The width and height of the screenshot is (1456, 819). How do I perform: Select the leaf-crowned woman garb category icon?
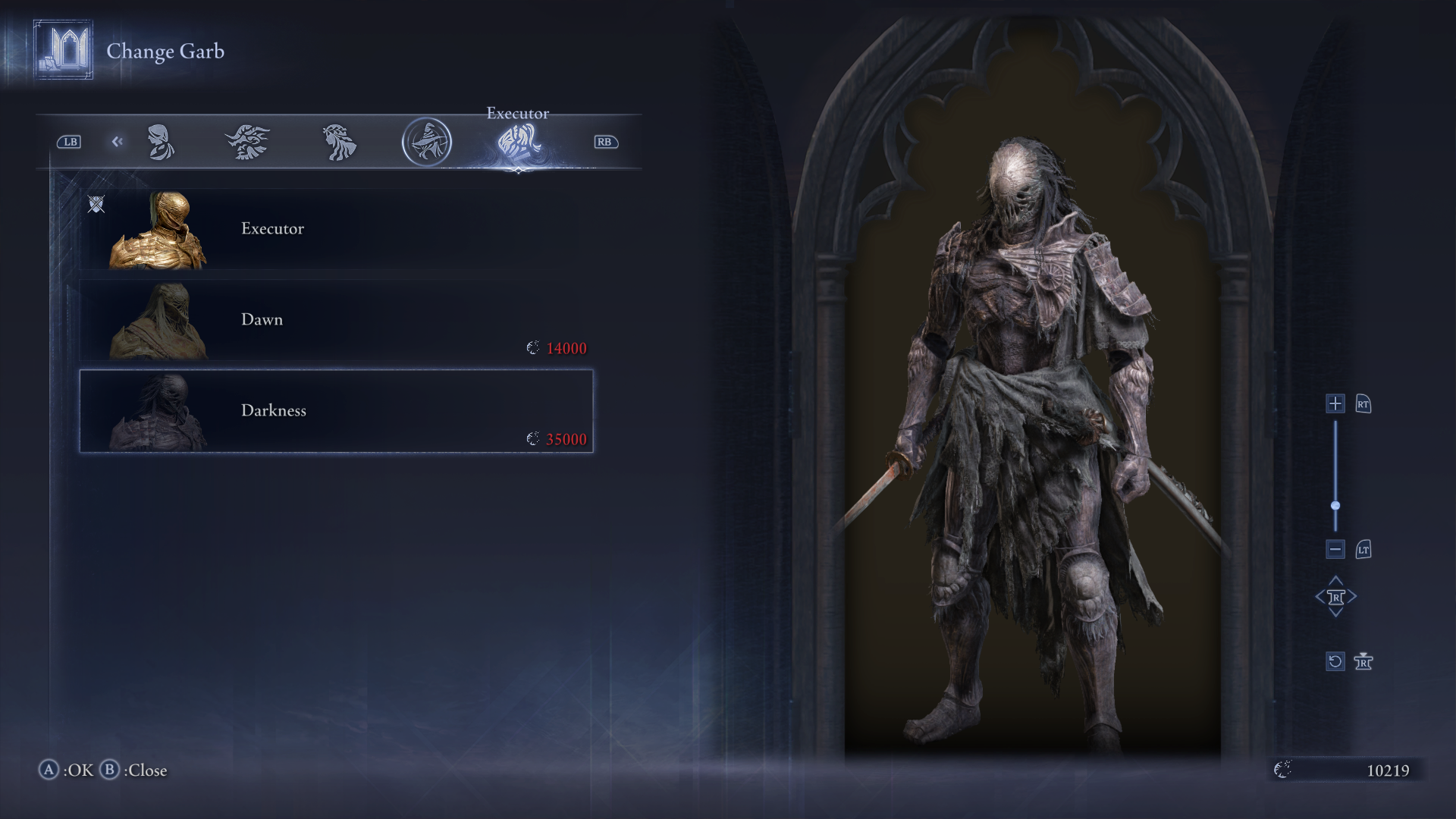[337, 142]
